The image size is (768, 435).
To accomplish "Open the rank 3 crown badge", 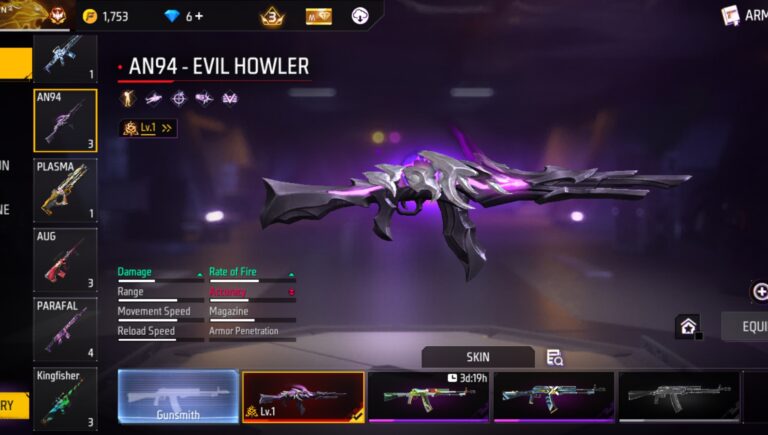I will [x=272, y=16].
